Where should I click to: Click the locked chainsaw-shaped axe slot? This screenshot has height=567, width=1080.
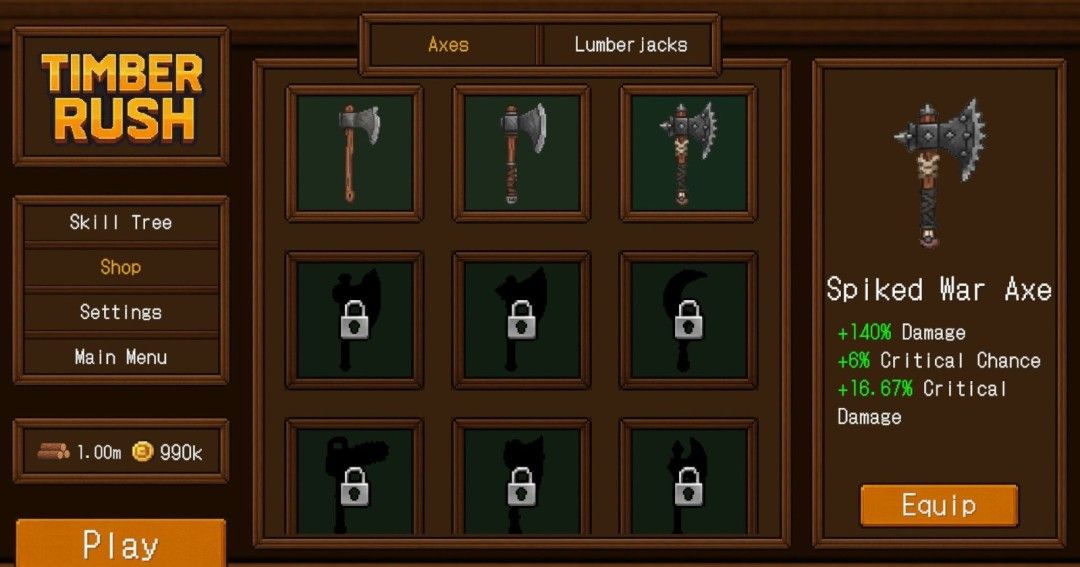[x=355, y=480]
